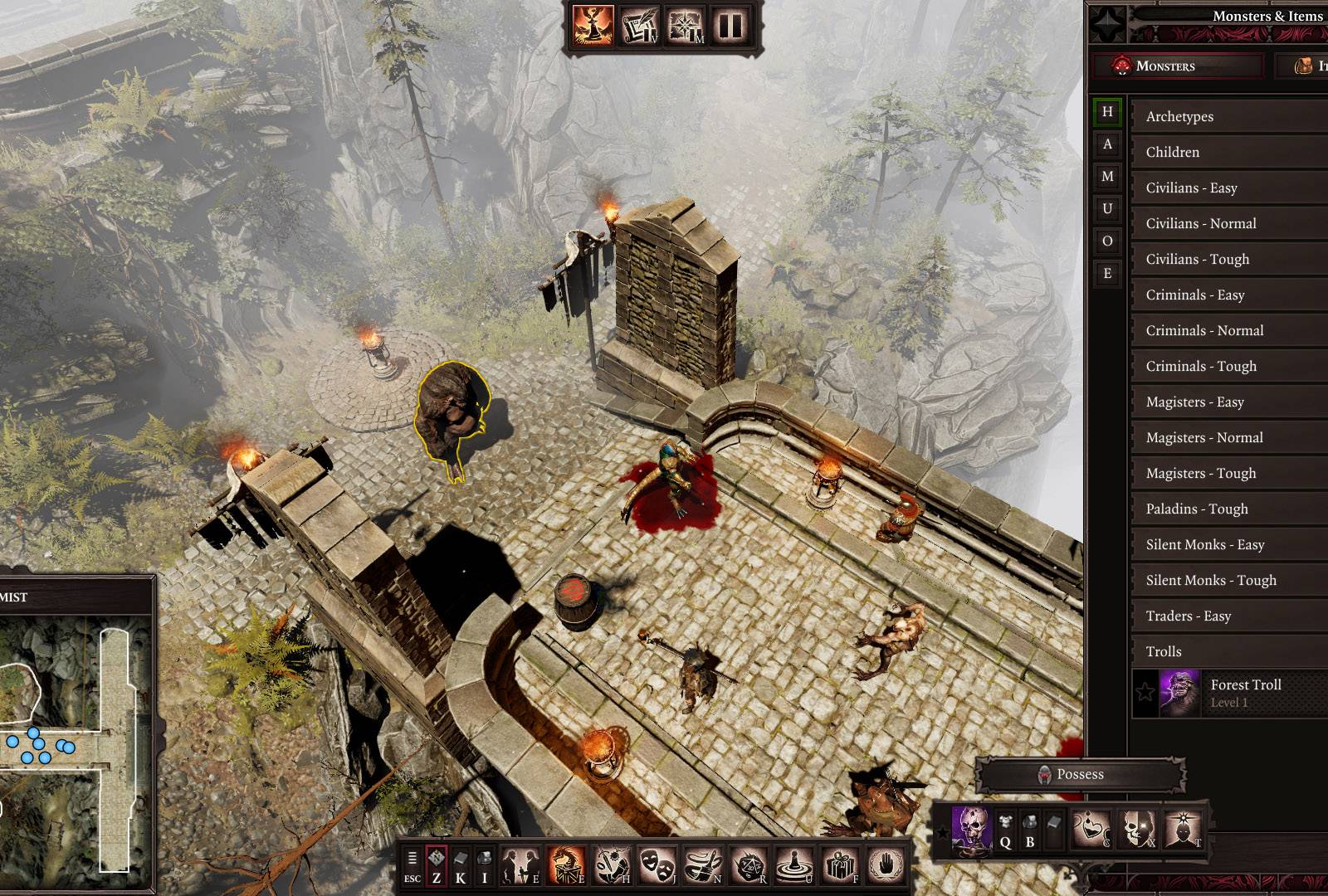The width and height of the screenshot is (1328, 896).
Task: Select the theater masks icon in bottom toolbar
Action: [x=656, y=865]
